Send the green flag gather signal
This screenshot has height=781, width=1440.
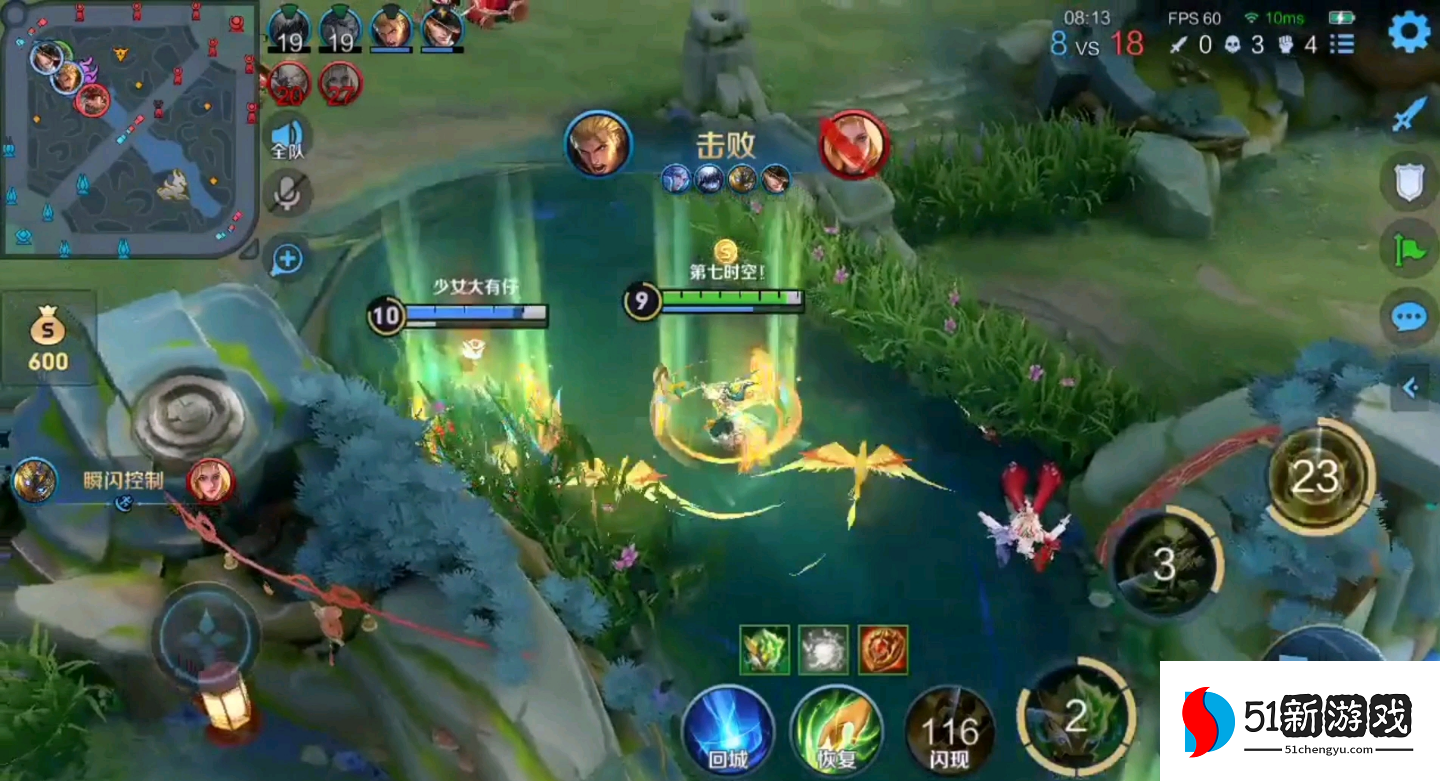[x=1409, y=249]
